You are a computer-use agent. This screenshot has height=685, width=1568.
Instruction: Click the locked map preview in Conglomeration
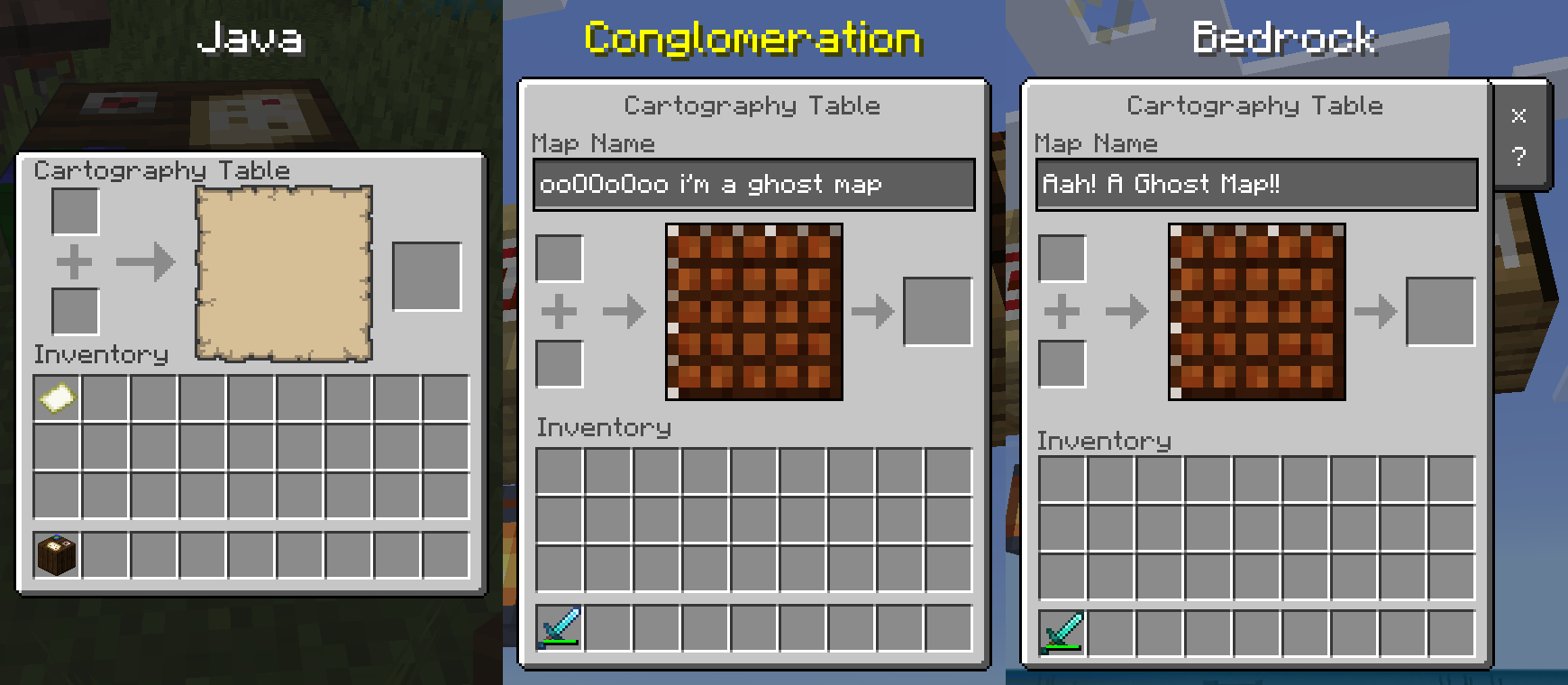754,311
